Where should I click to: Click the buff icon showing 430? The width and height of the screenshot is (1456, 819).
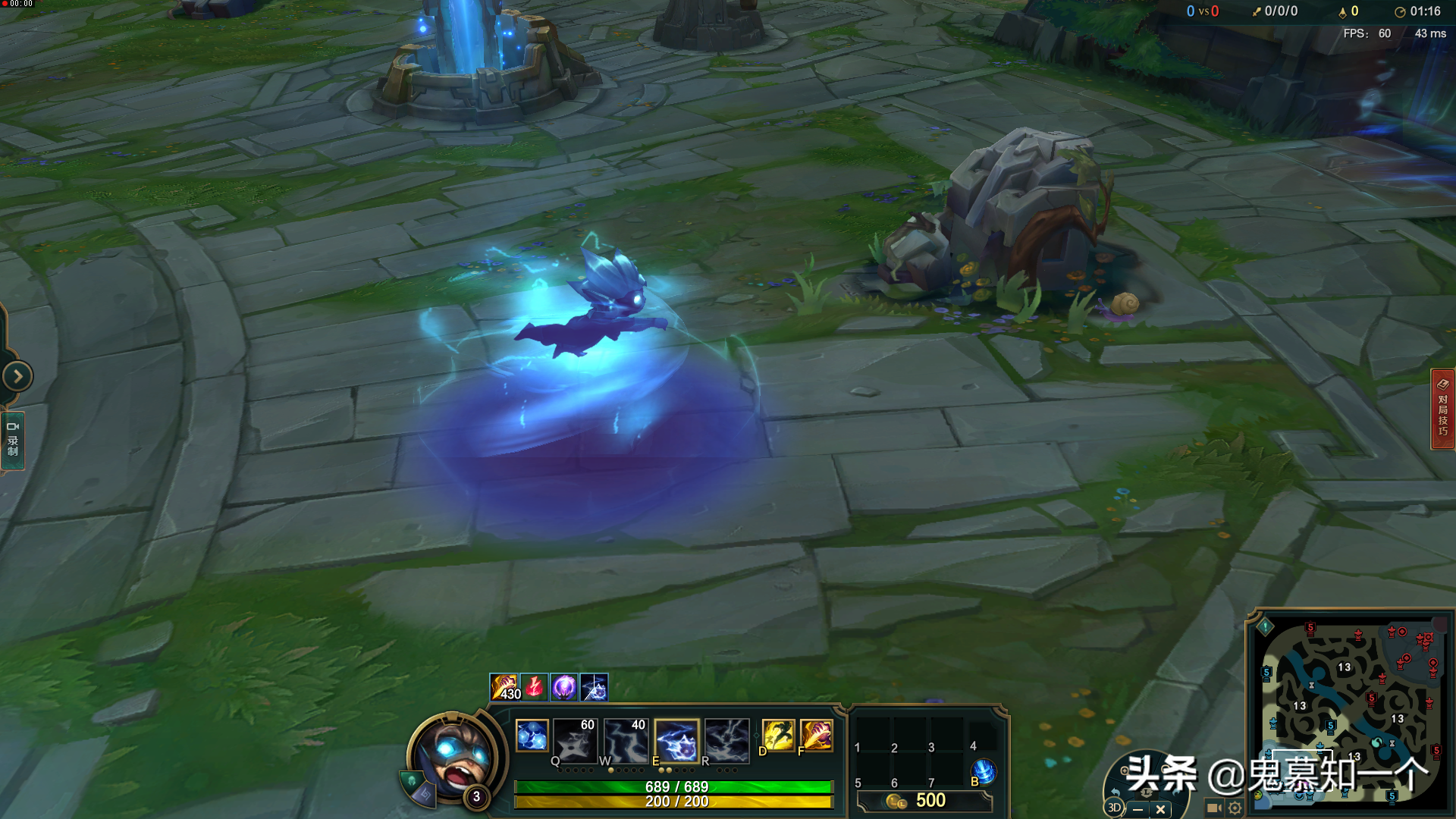504,688
